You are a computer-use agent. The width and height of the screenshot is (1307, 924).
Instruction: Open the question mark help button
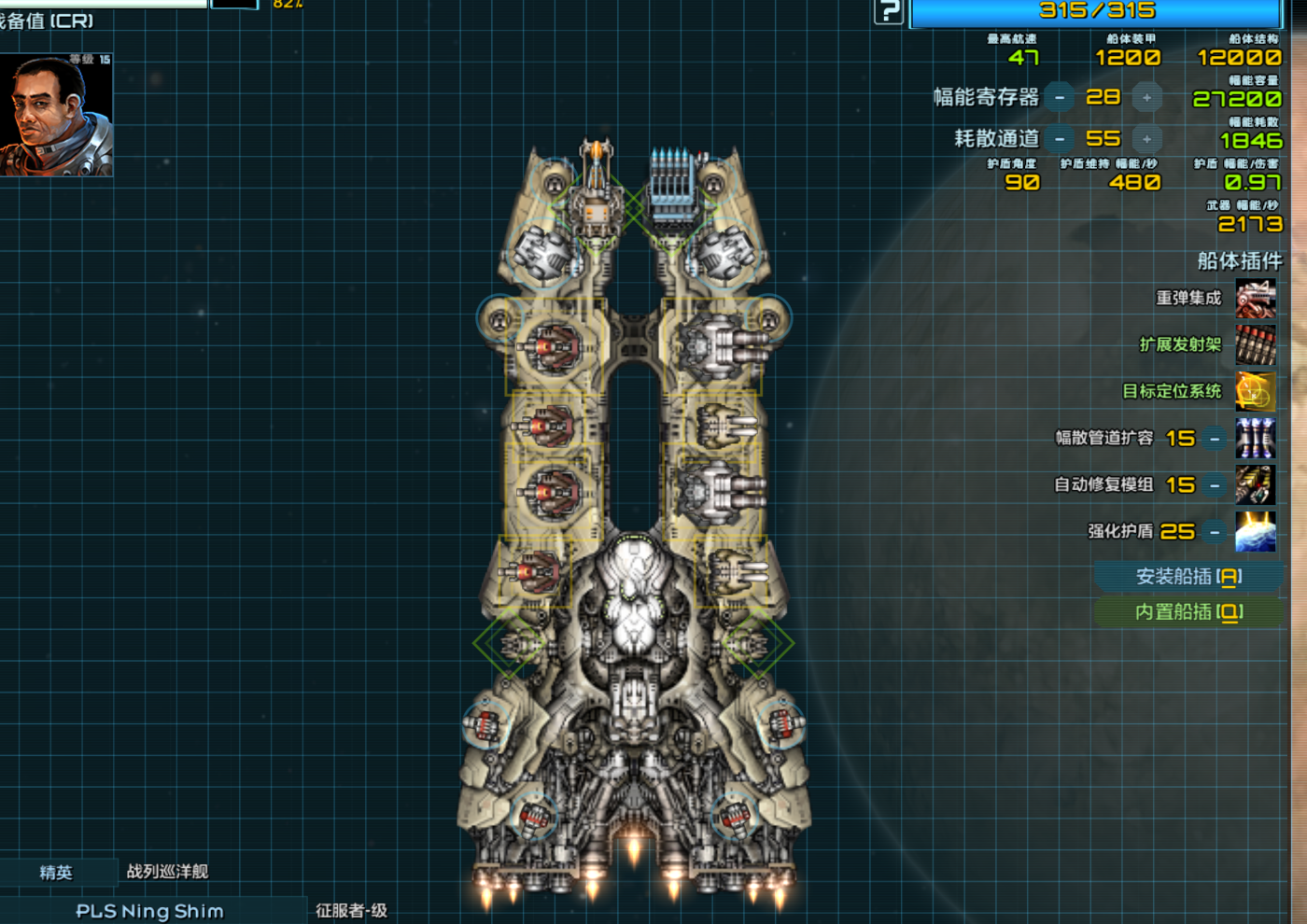click(889, 11)
